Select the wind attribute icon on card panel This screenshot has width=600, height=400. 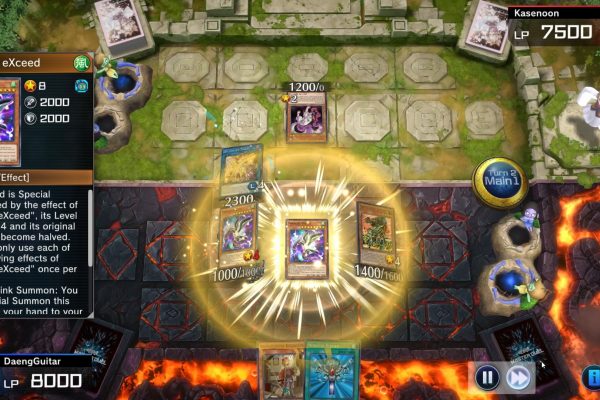point(82,63)
